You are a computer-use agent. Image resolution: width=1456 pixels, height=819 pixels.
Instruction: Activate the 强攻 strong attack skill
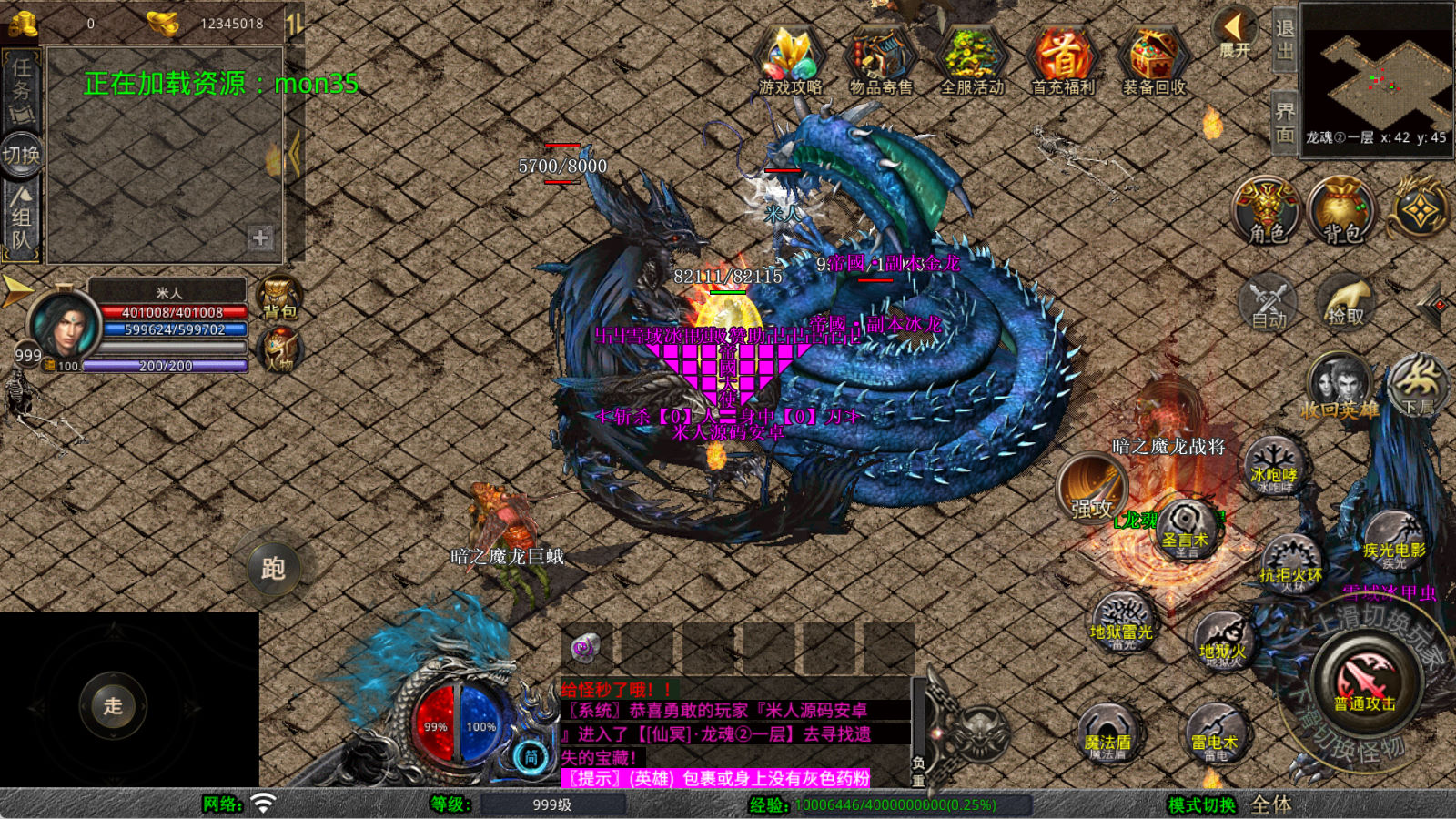tap(1092, 490)
